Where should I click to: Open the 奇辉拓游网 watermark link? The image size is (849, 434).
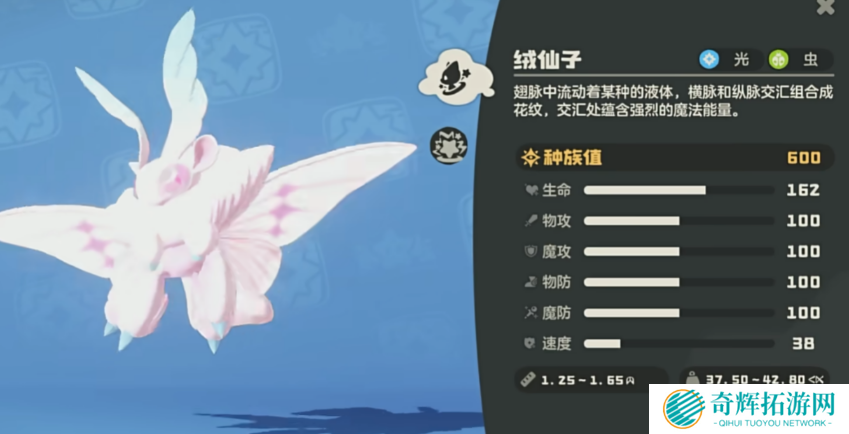[748, 409]
